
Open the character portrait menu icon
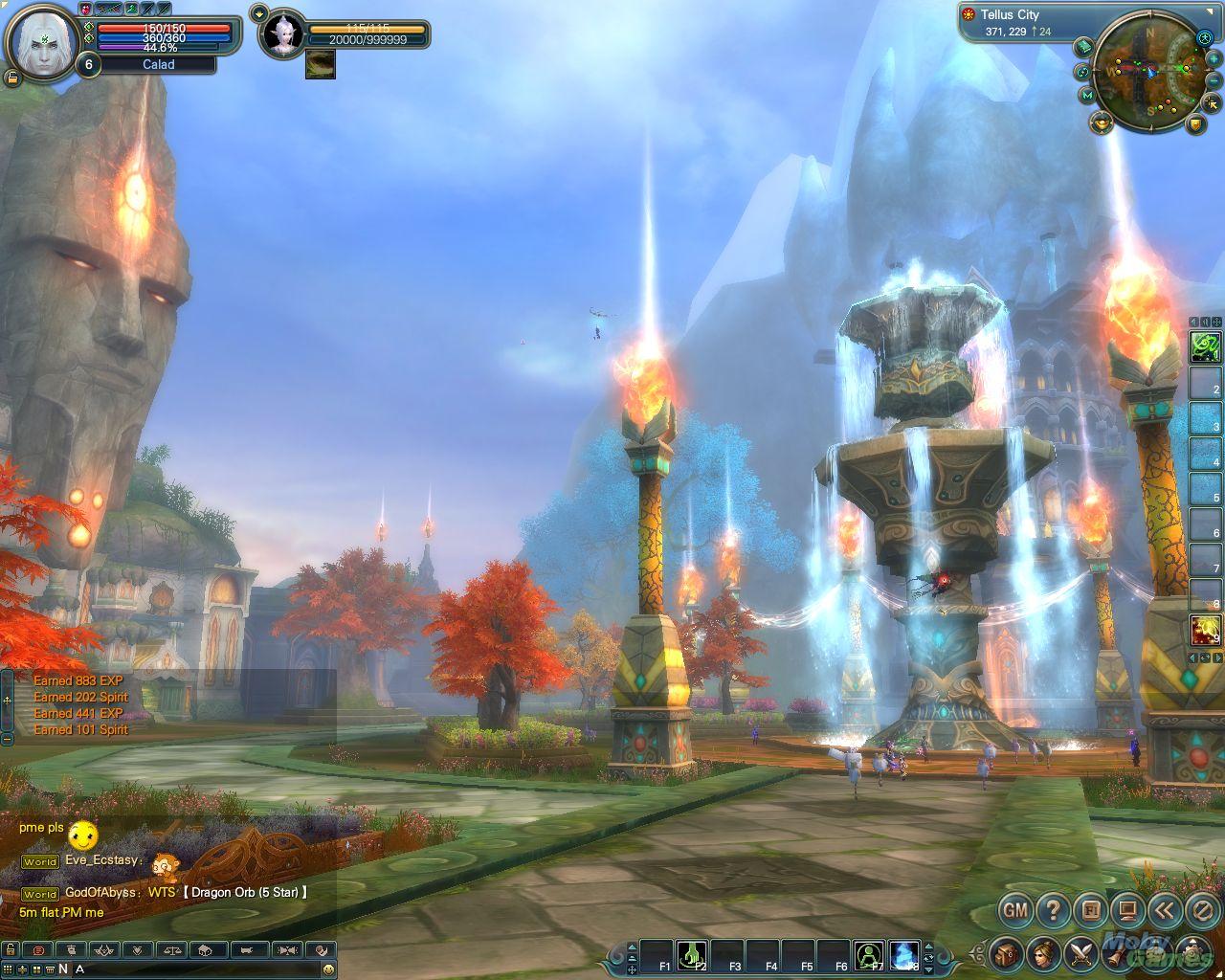click(1043, 953)
